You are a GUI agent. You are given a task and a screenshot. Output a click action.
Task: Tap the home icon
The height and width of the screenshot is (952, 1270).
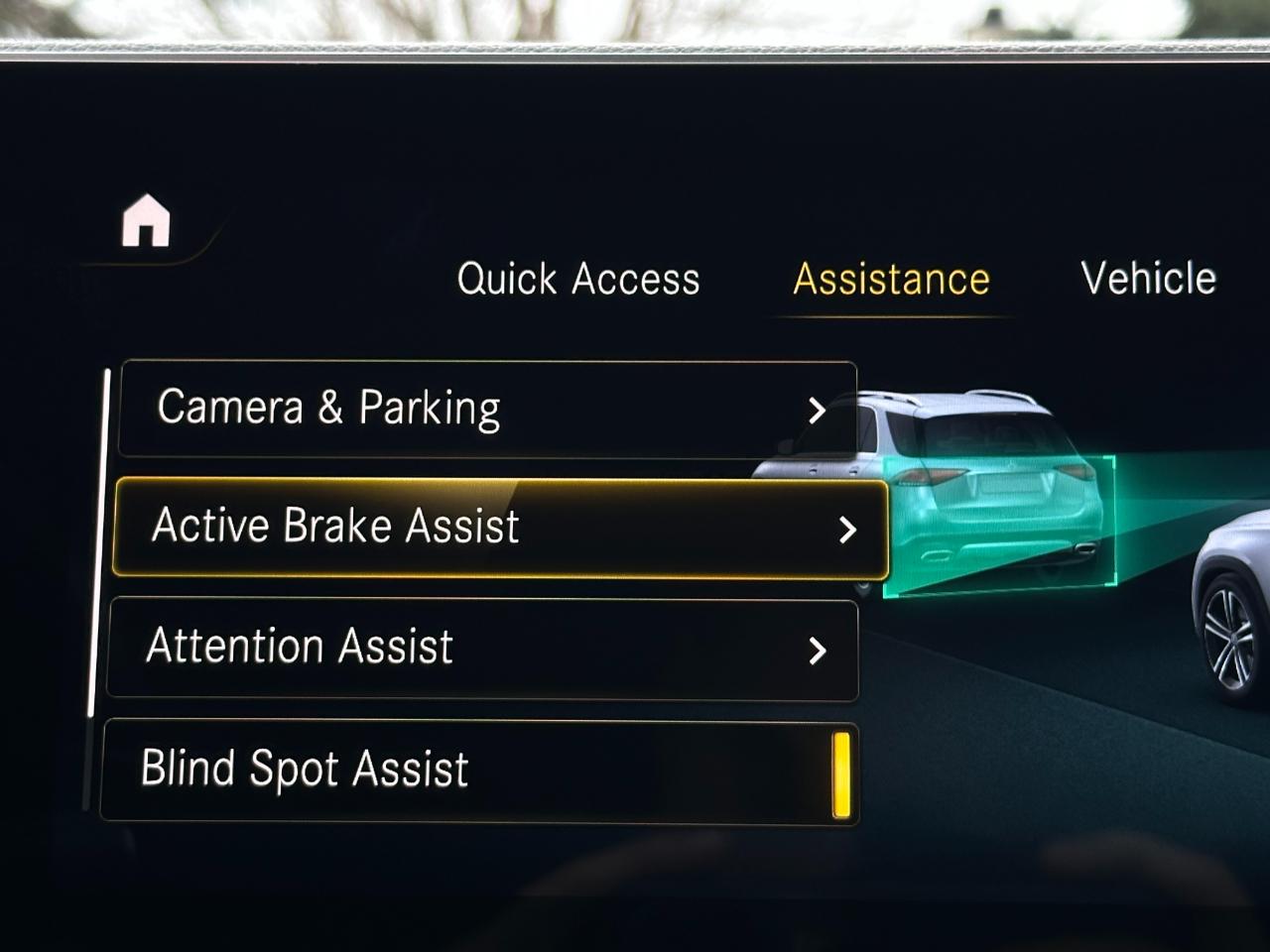click(146, 220)
